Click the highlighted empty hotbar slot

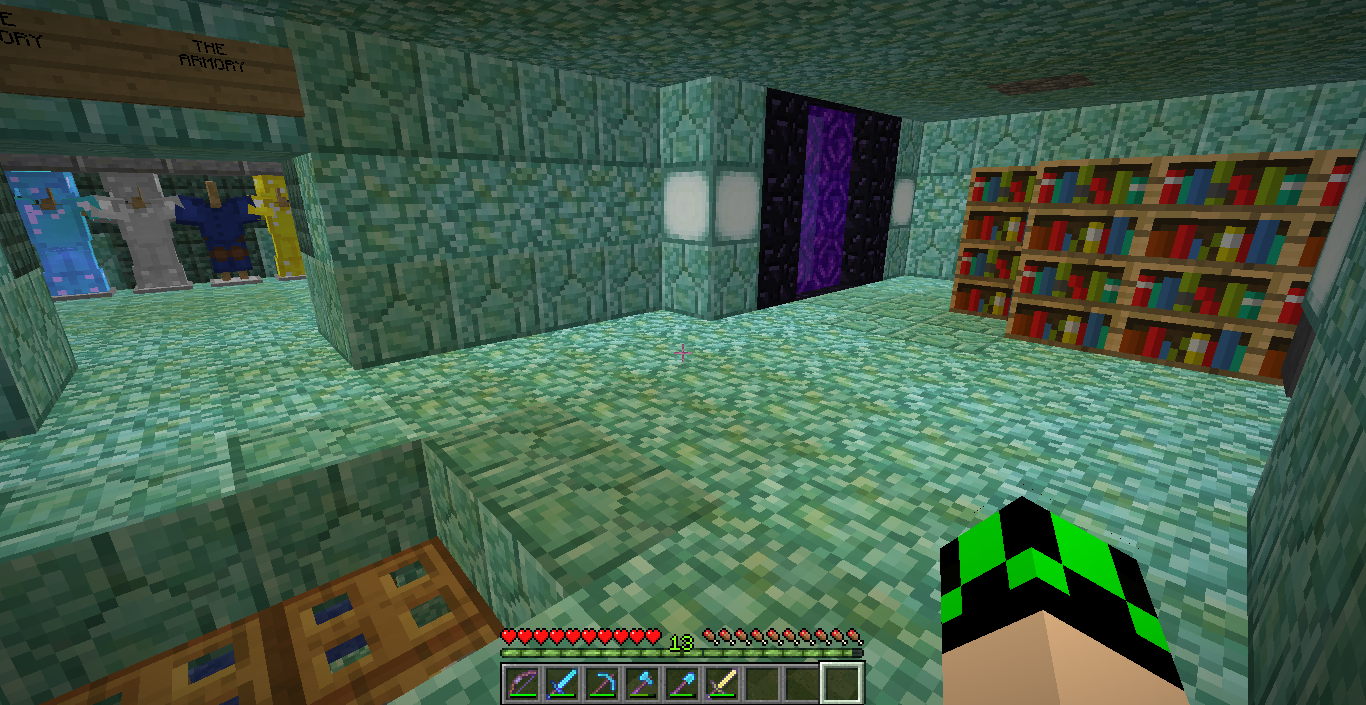[841, 683]
